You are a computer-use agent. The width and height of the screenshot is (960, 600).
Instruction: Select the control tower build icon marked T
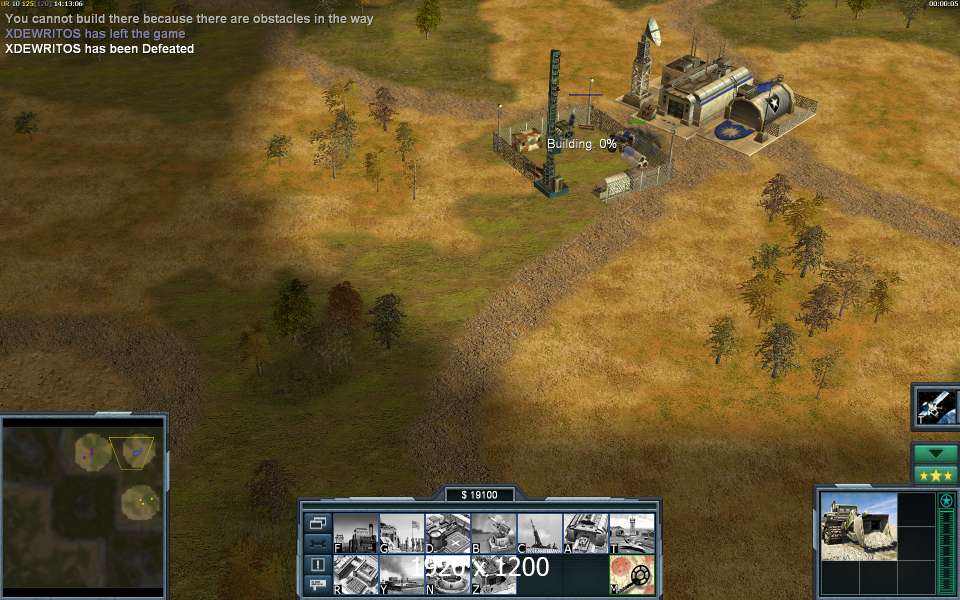631,533
